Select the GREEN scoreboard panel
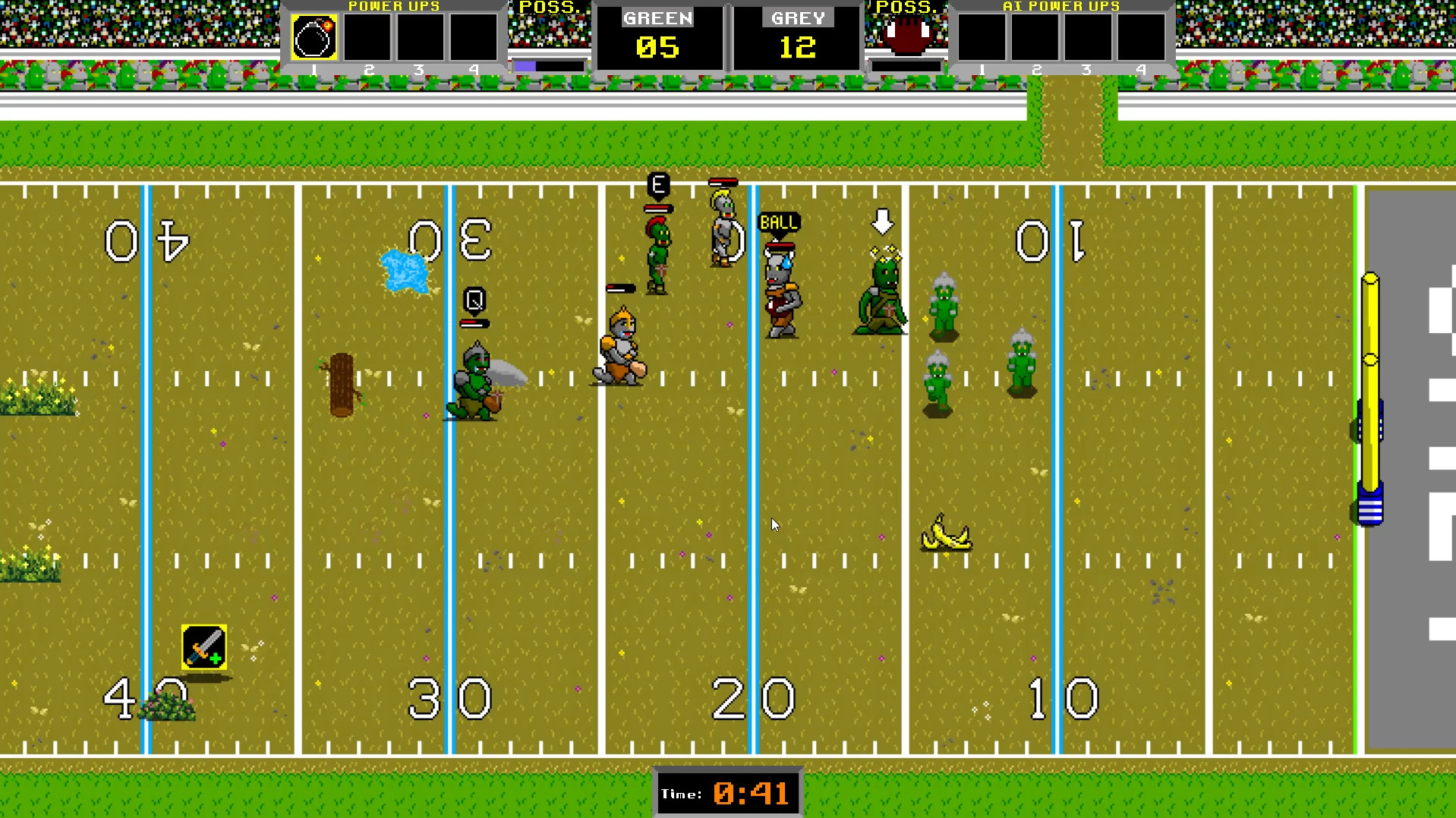1456x818 pixels. tap(657, 36)
